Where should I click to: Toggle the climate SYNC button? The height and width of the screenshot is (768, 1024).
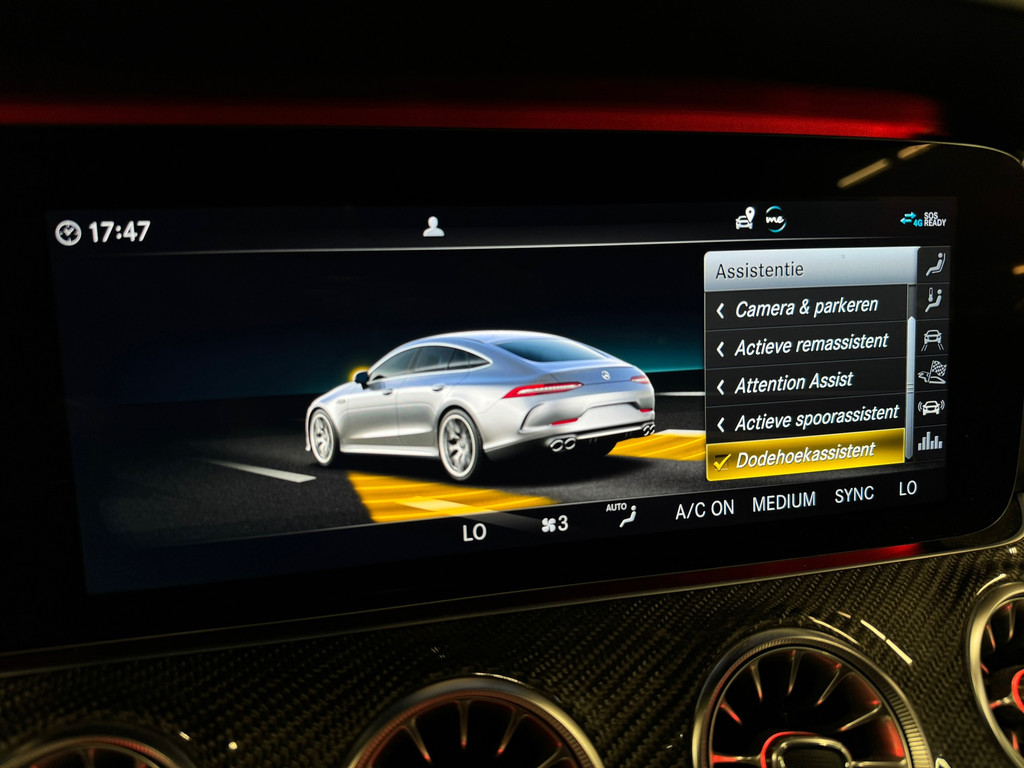click(x=854, y=495)
